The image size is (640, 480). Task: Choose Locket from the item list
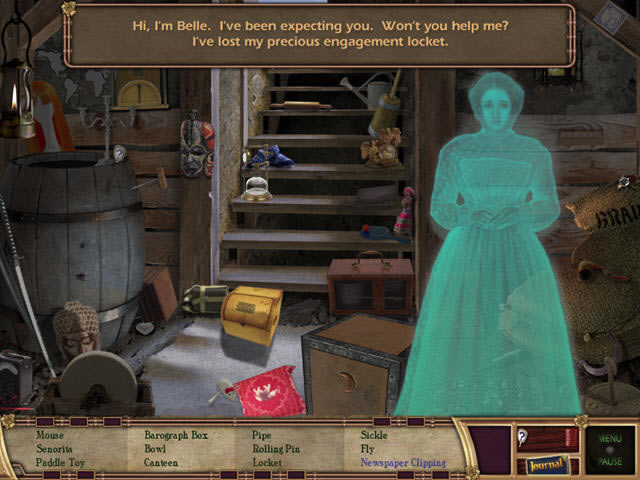[x=267, y=463]
